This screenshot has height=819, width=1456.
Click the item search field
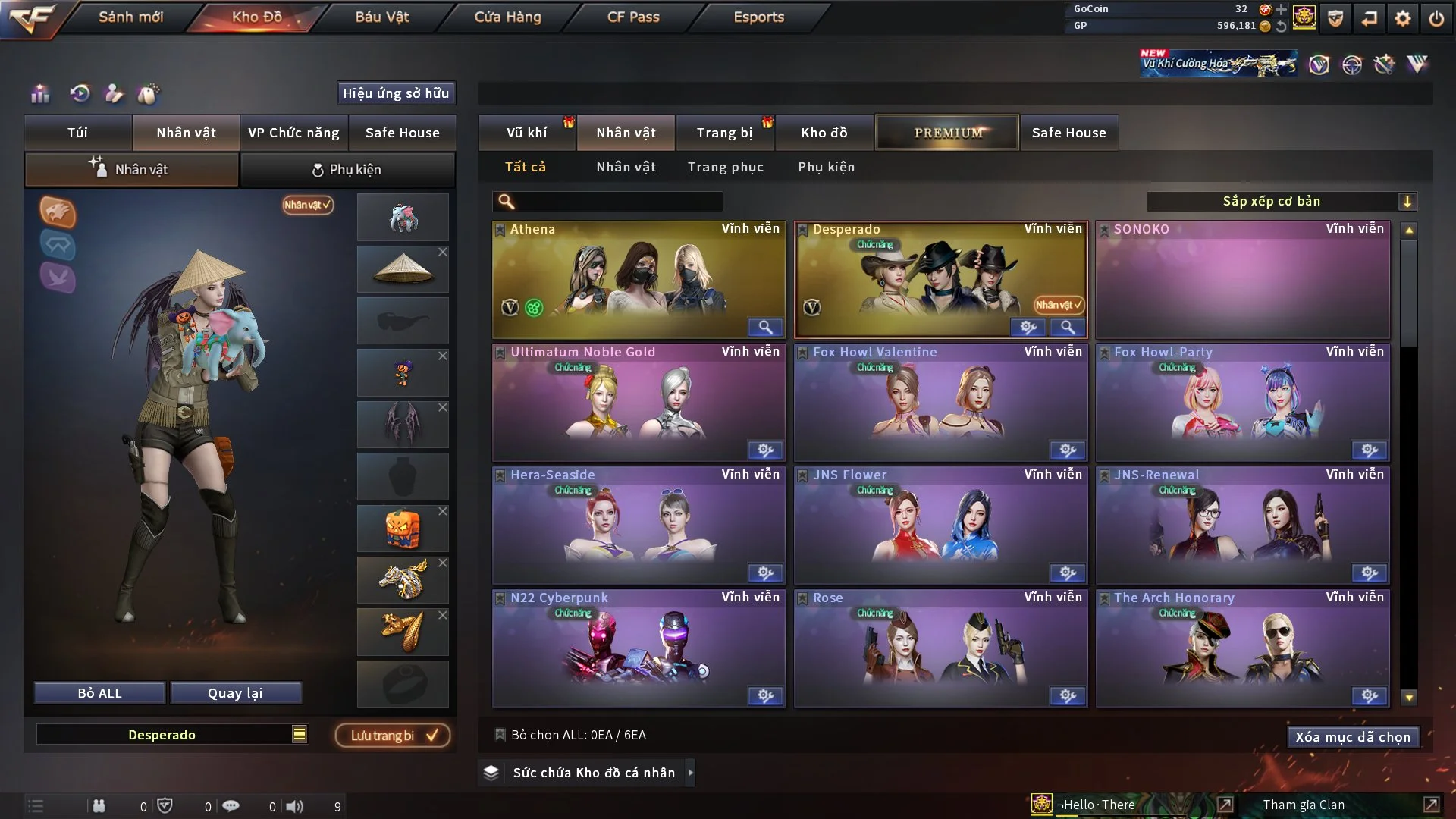point(618,202)
